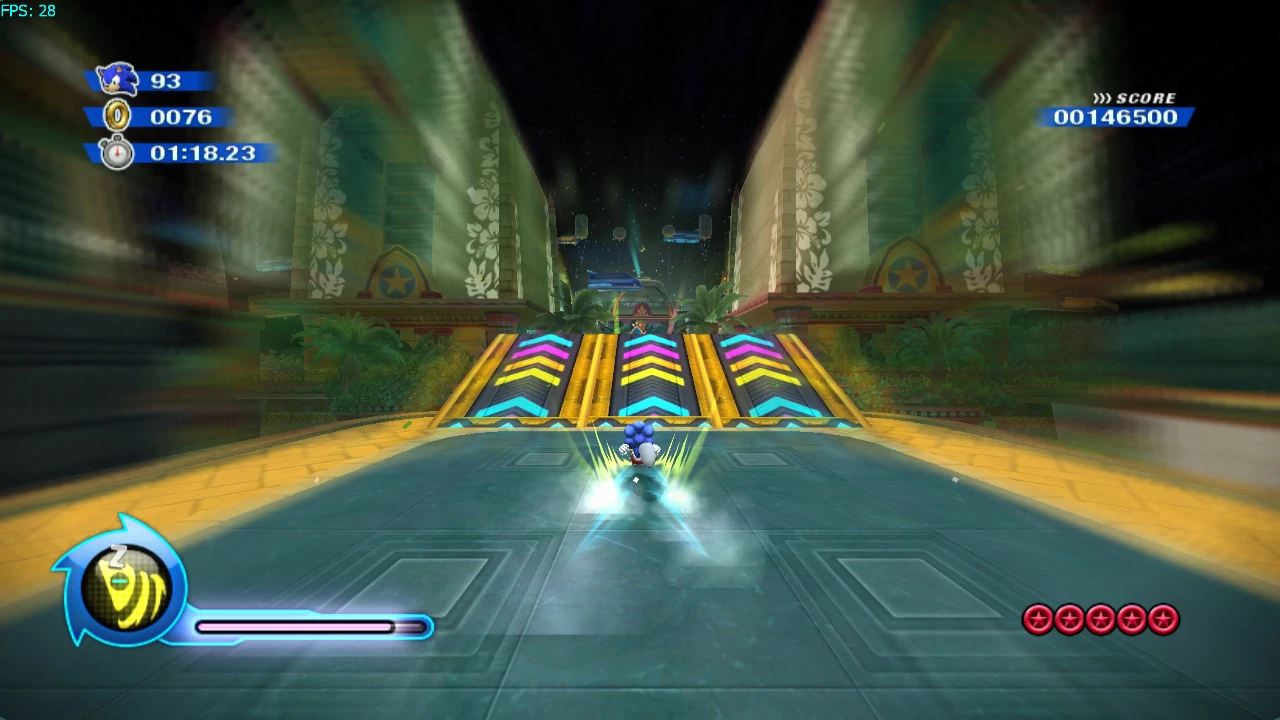The image size is (1280, 720).
Task: Toggle the fourth red star ring collected
Action: click(x=1131, y=620)
